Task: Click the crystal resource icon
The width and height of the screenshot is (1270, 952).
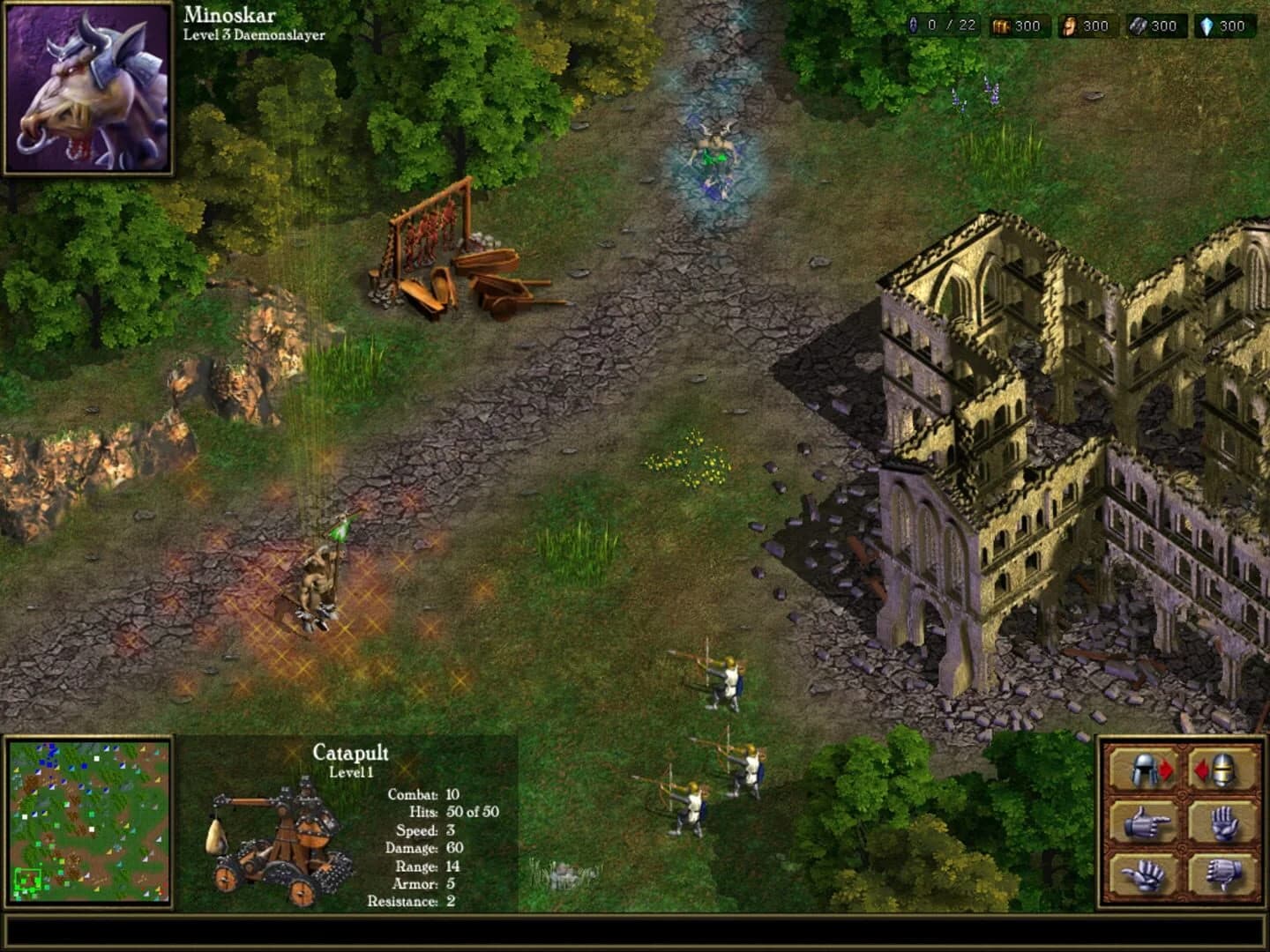Action: pos(1208,26)
